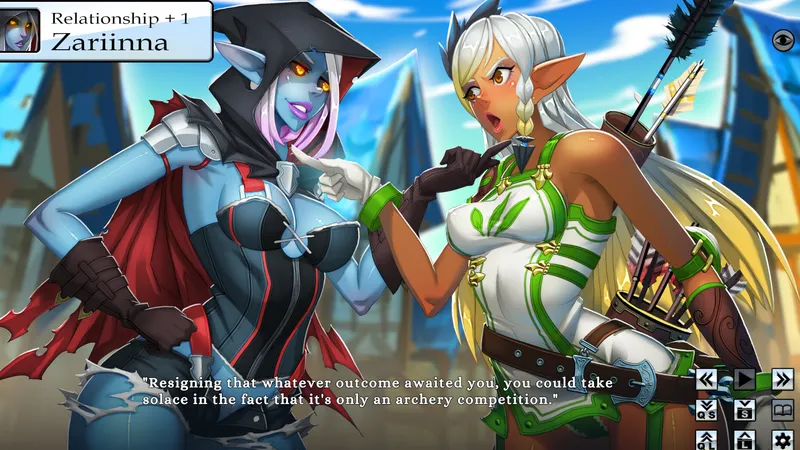Open the book log icon

click(783, 409)
